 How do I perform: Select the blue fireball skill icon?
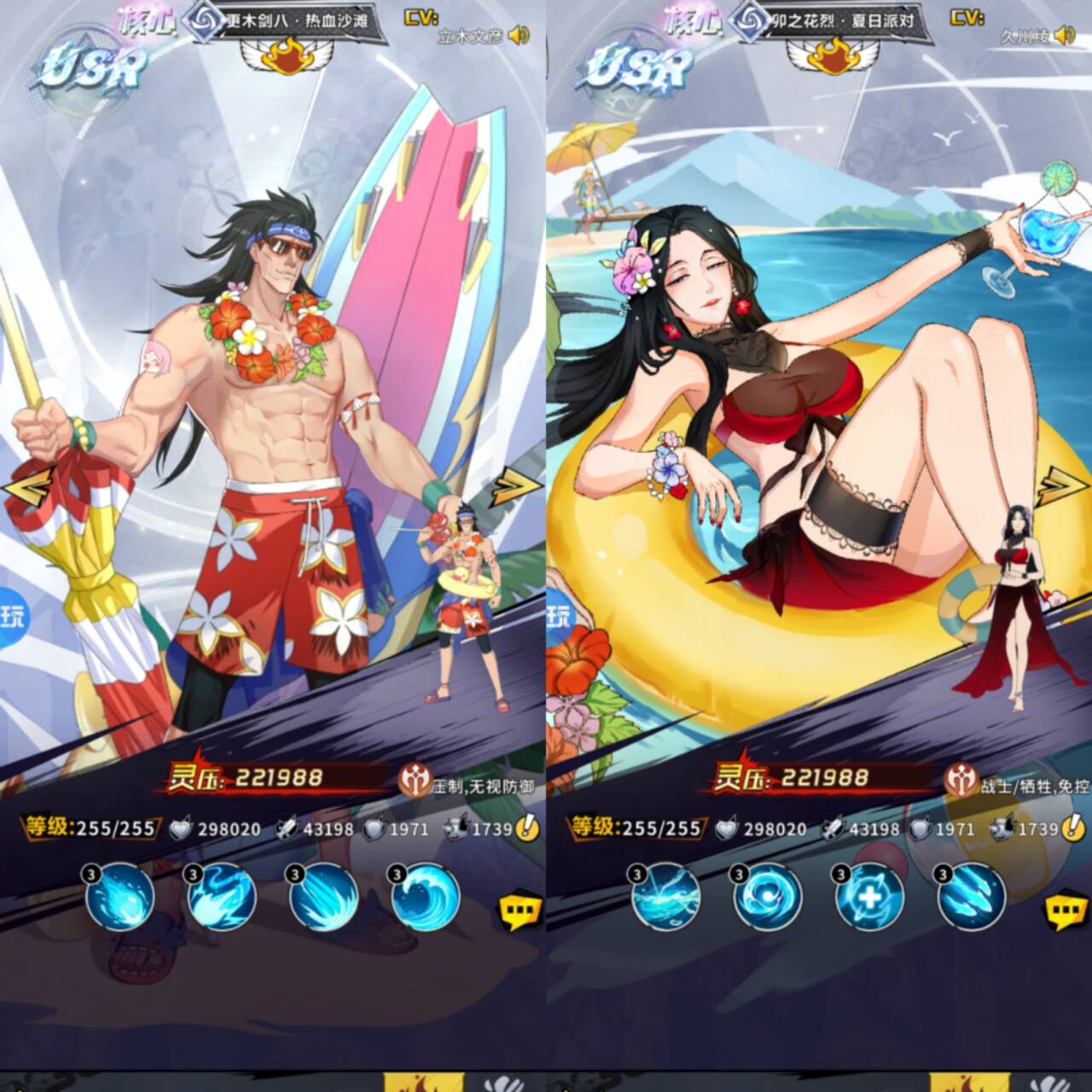click(x=120, y=897)
